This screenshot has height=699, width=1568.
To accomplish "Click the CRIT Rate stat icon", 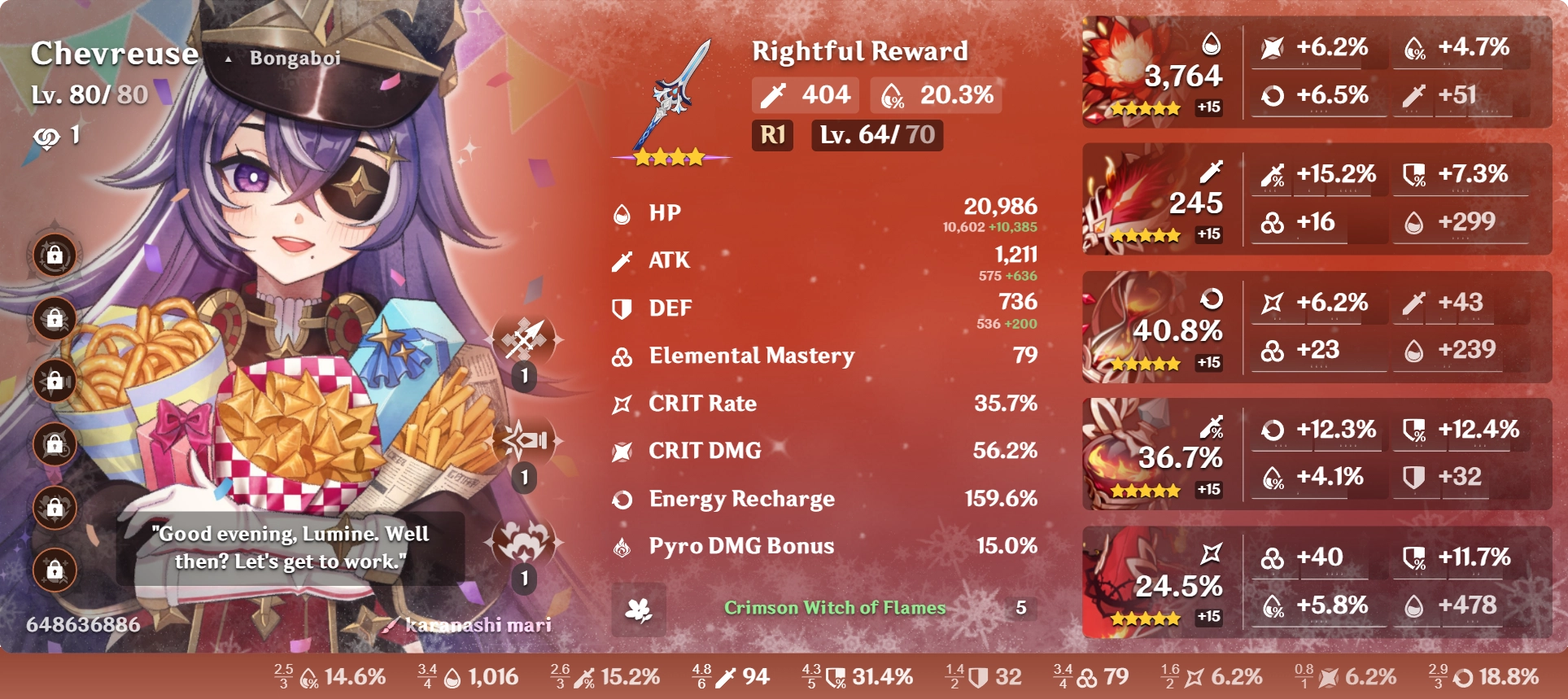I will pyautogui.click(x=622, y=404).
